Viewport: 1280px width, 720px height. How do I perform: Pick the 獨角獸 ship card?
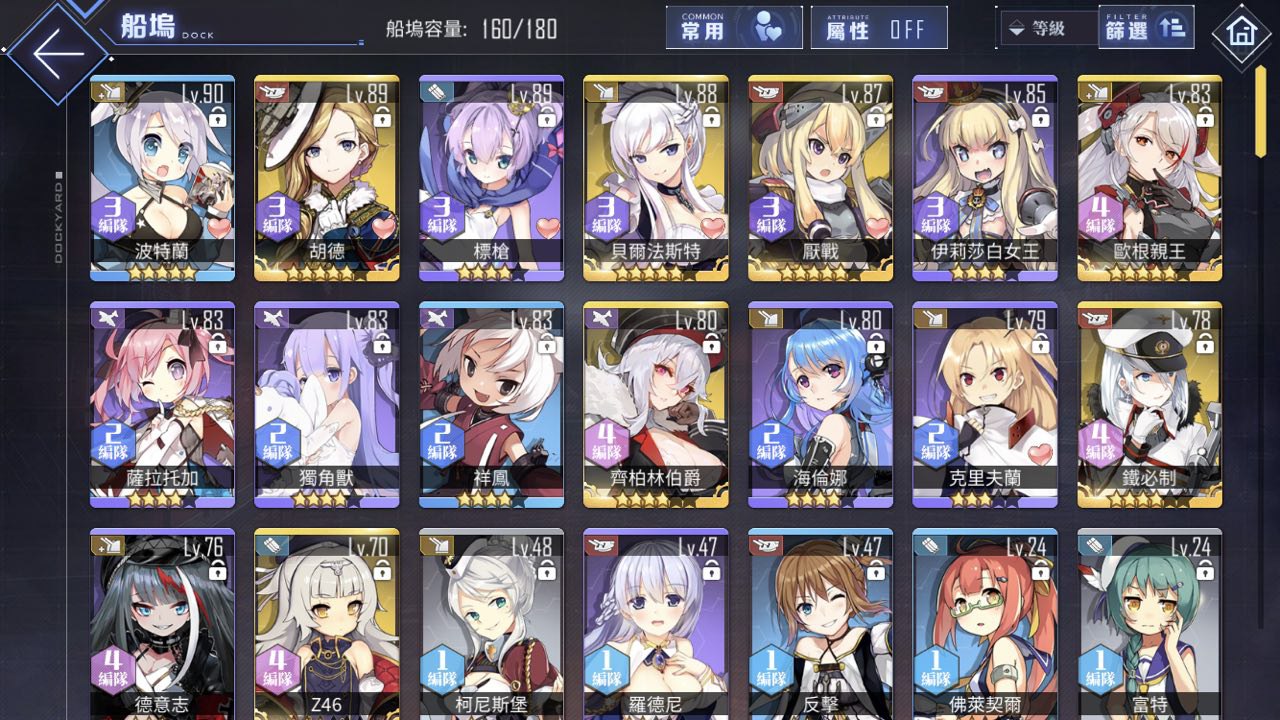tap(327, 404)
